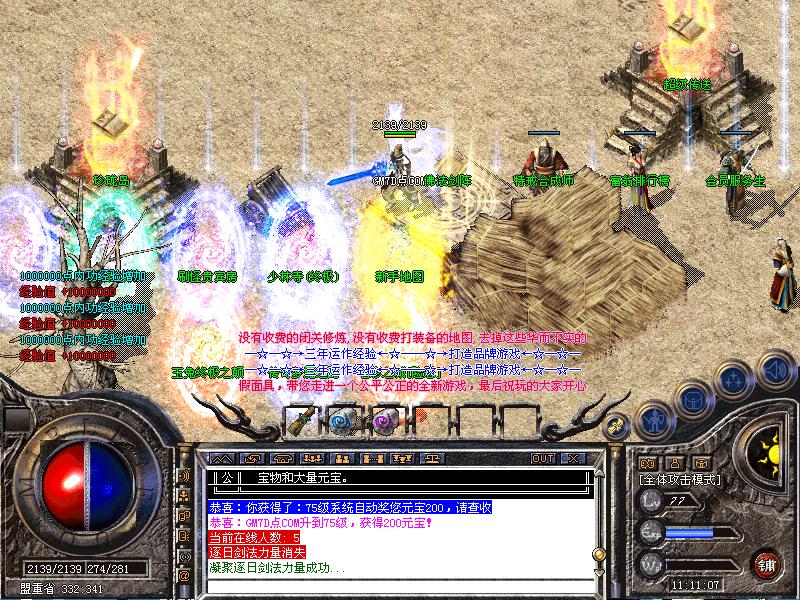This screenshot has height=600, width=800.
Task: Open the bag inventory round button
Action: click(693, 398)
